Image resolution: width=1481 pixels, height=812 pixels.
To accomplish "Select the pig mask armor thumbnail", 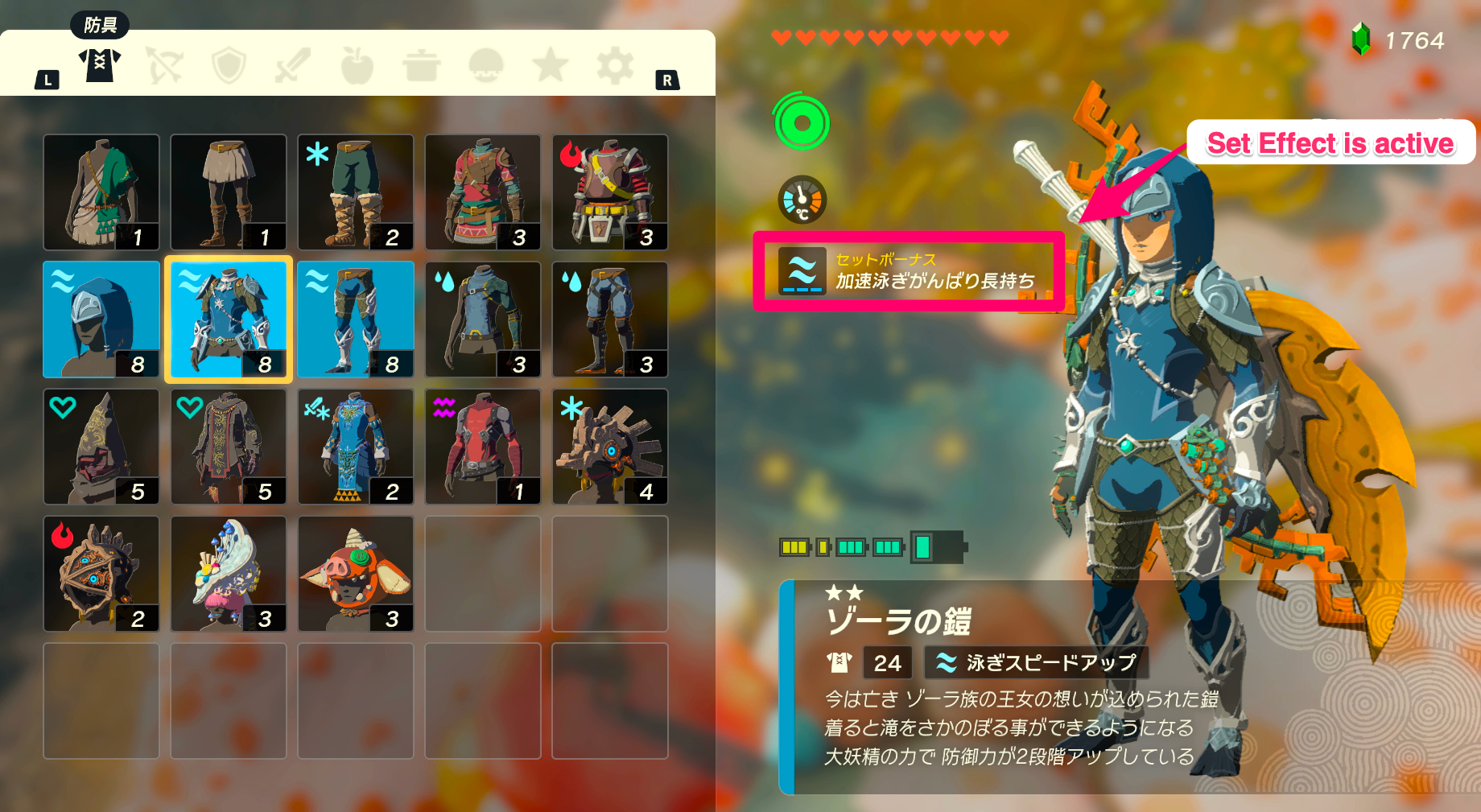I will [355, 573].
